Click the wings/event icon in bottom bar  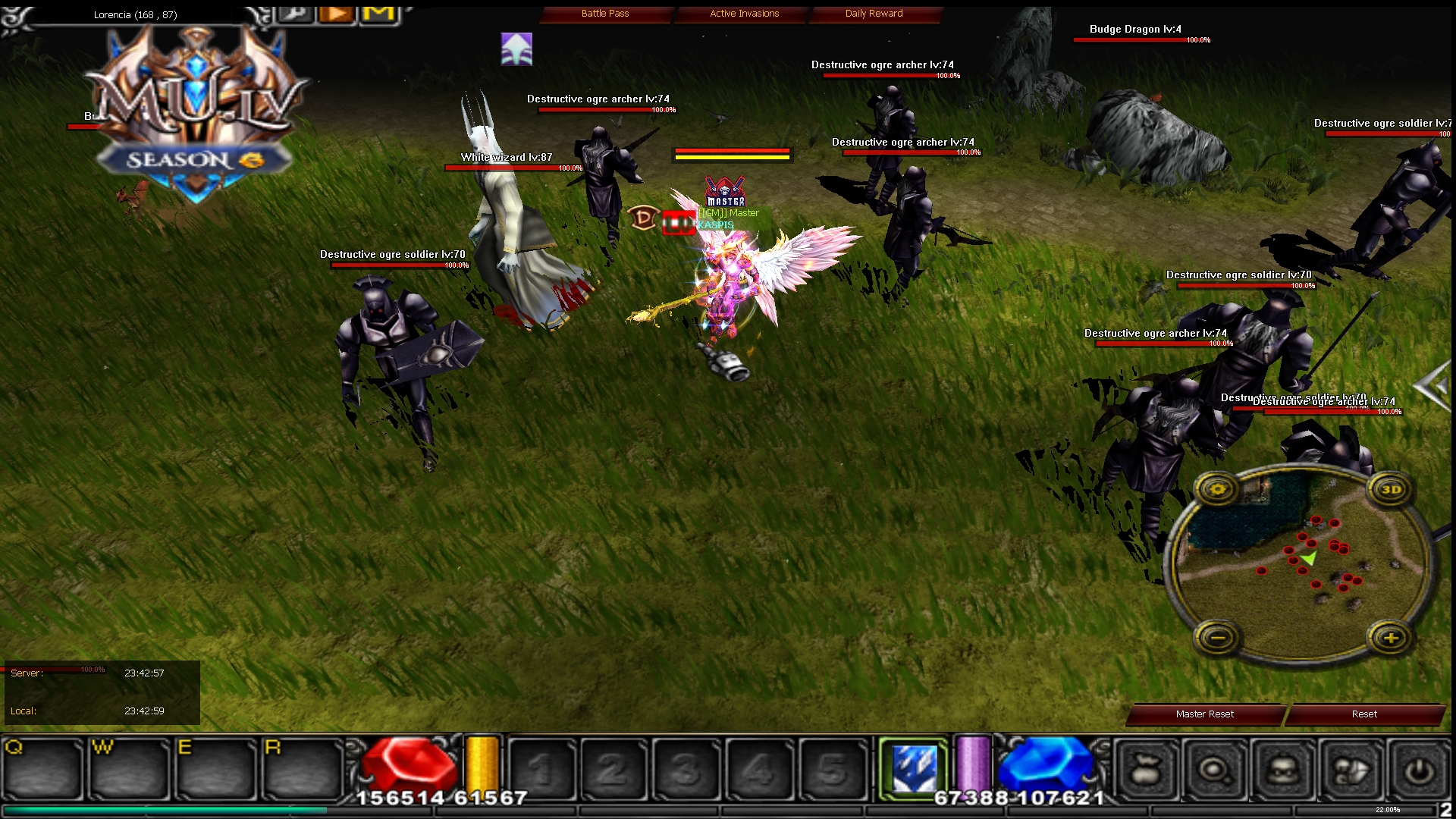tap(1350, 768)
